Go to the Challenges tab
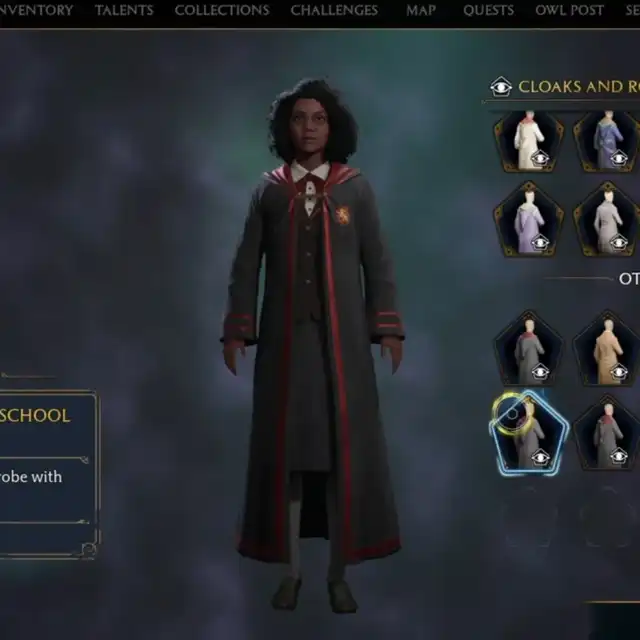 [334, 11]
